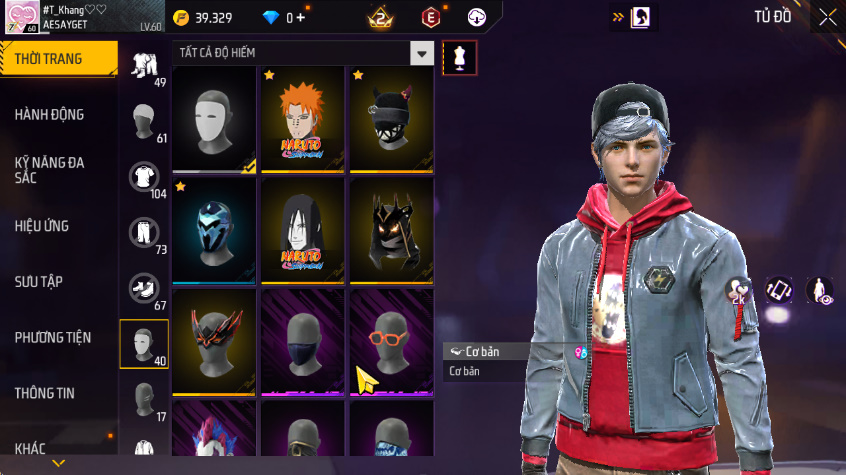Close the Tủ Đồ wardrobe screen

(827, 17)
